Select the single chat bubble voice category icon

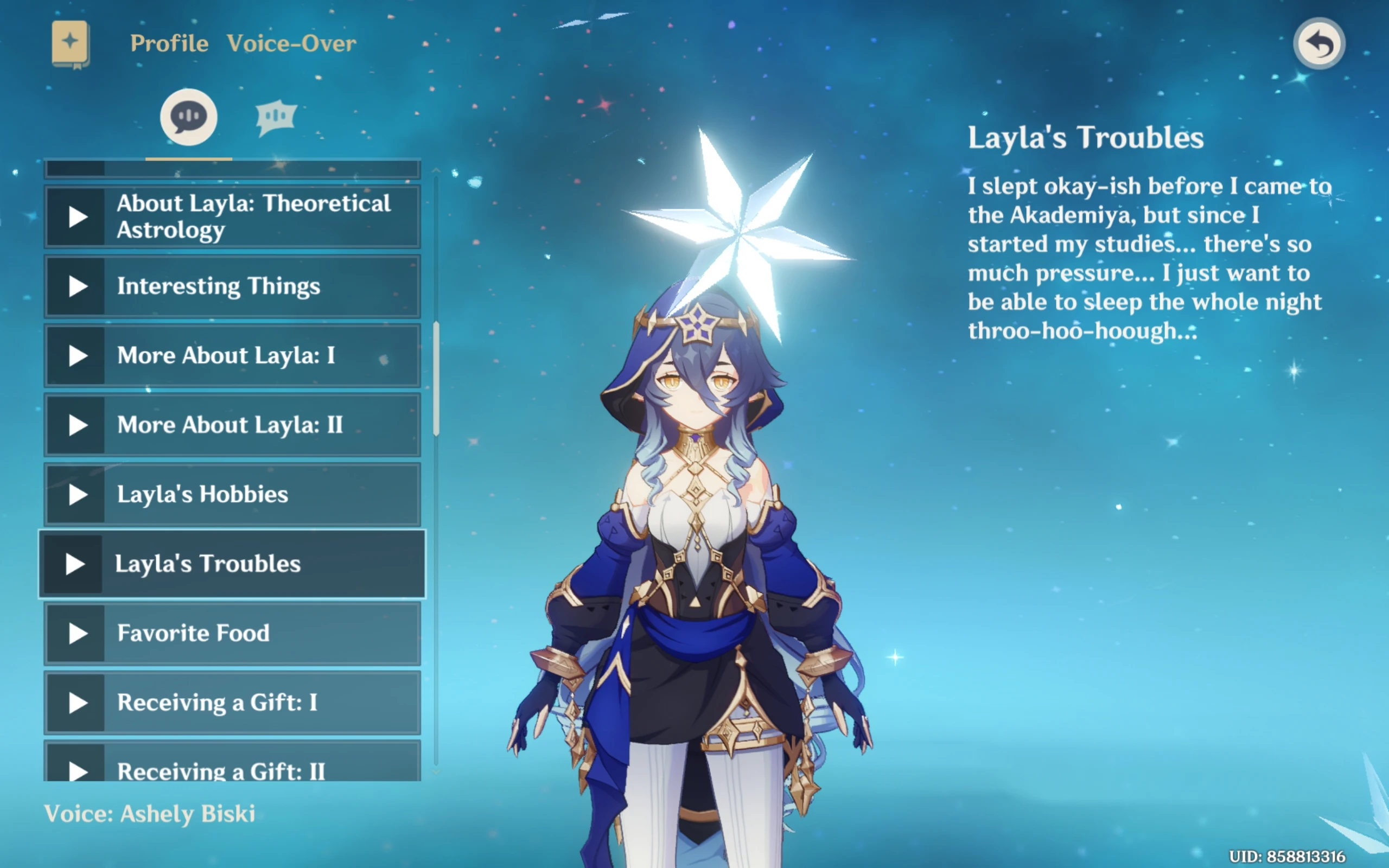pos(188,117)
